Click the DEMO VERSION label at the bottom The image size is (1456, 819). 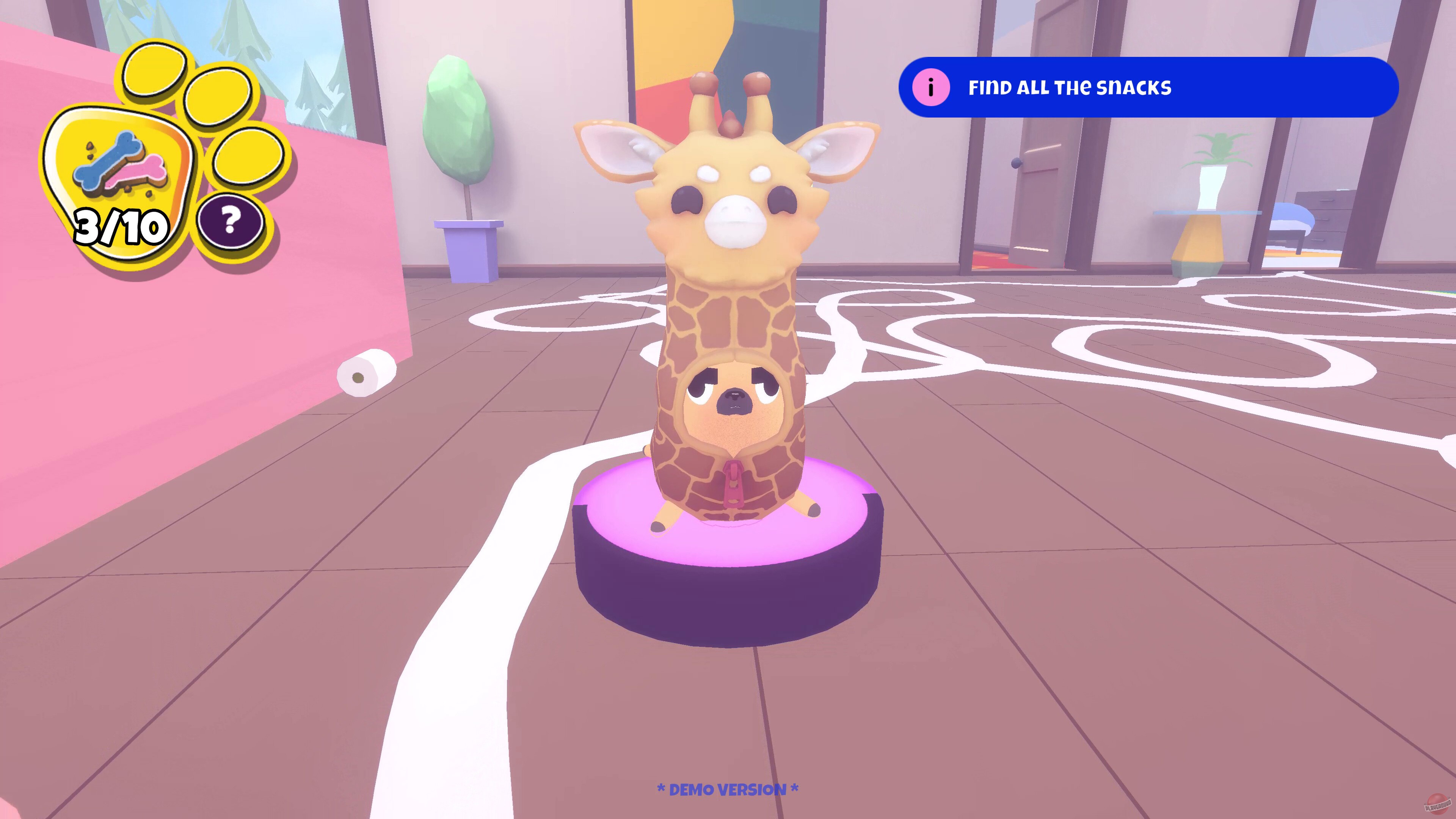[x=728, y=790]
